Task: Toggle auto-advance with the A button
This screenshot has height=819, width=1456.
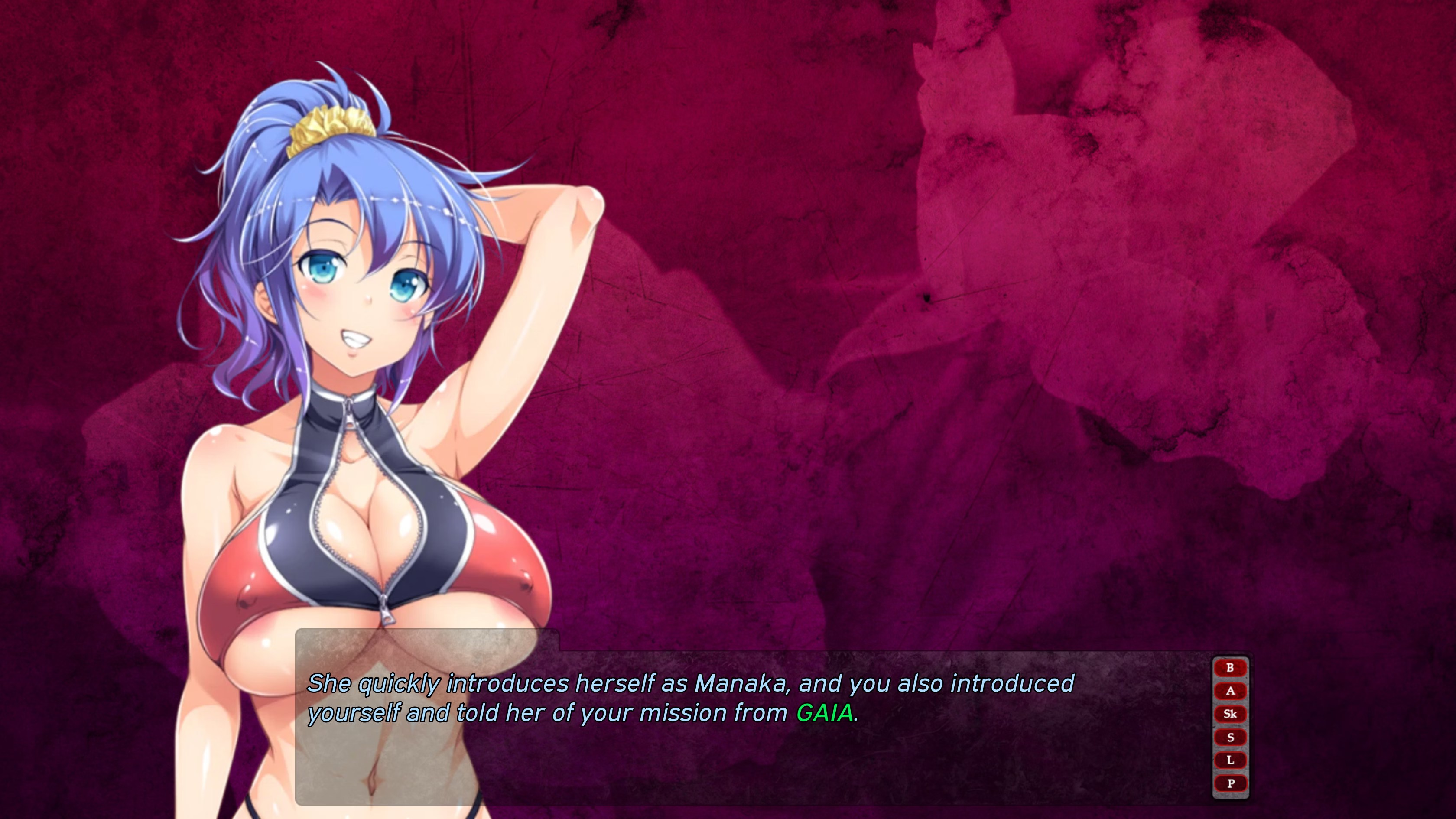Action: point(1230,691)
